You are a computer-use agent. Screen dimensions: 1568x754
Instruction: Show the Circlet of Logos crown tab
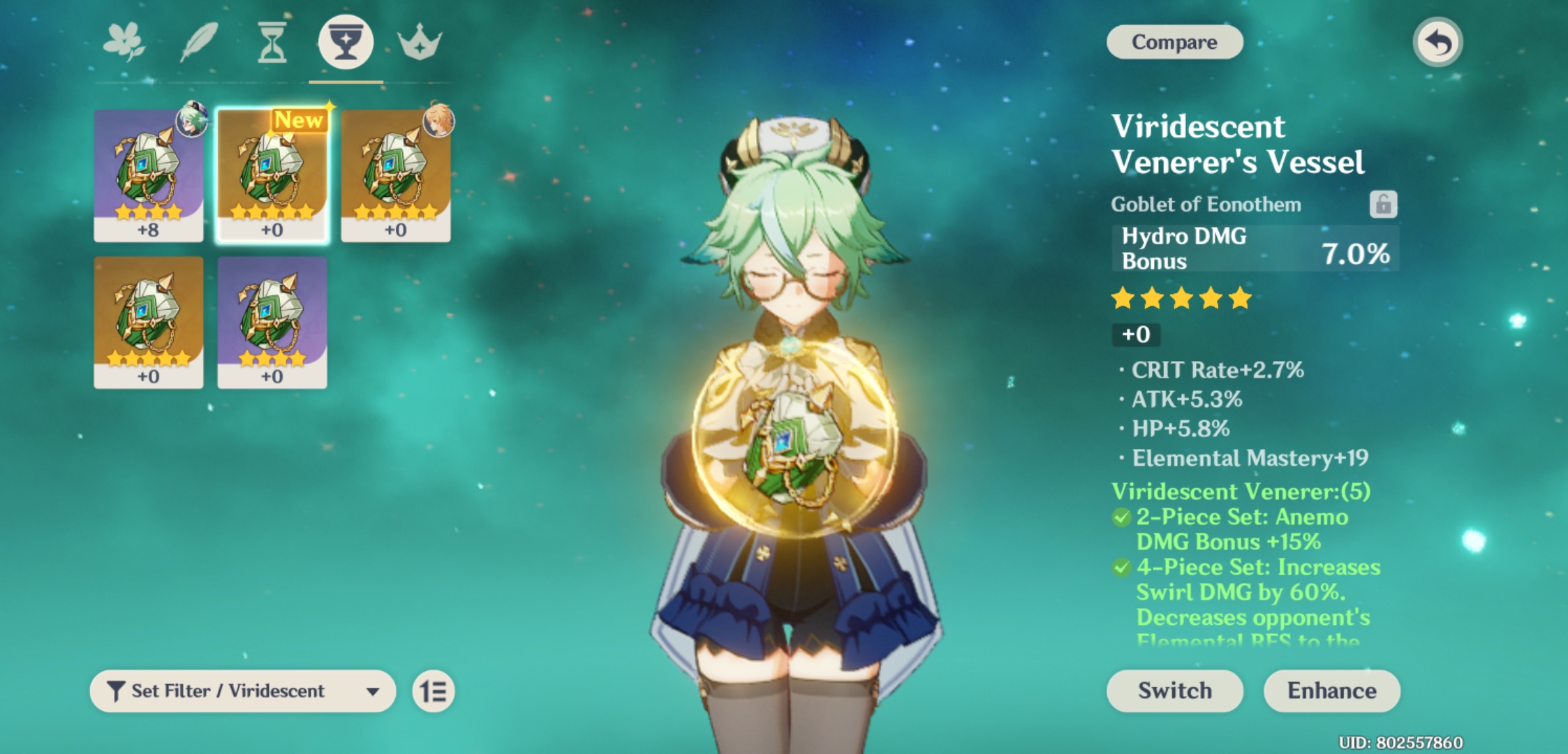click(420, 42)
